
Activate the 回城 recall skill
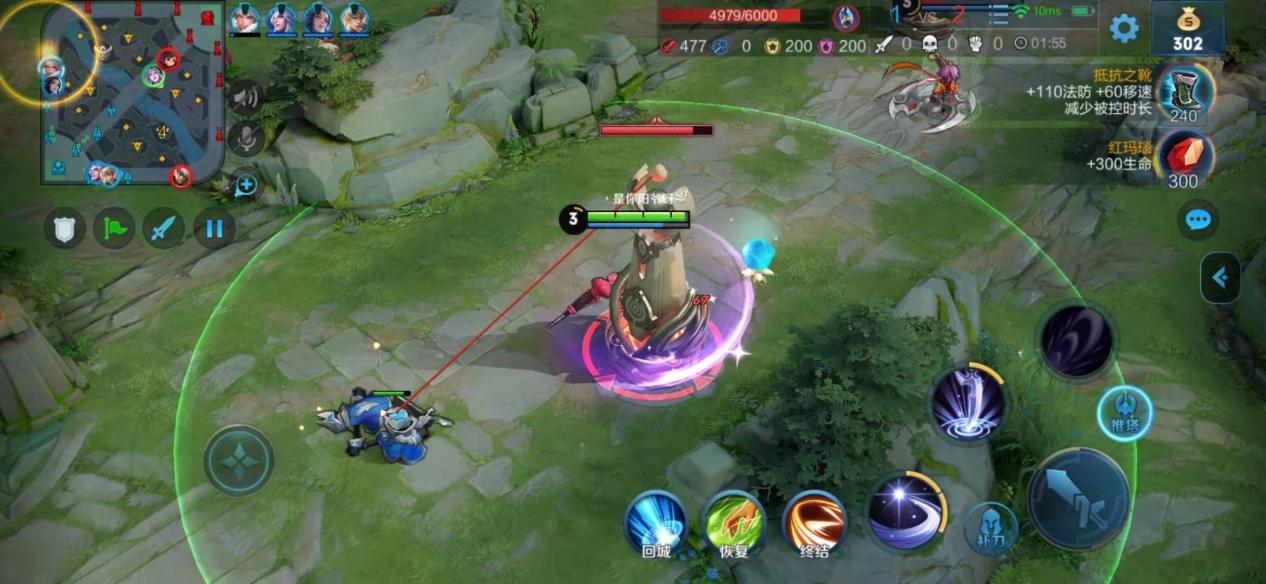point(656,522)
